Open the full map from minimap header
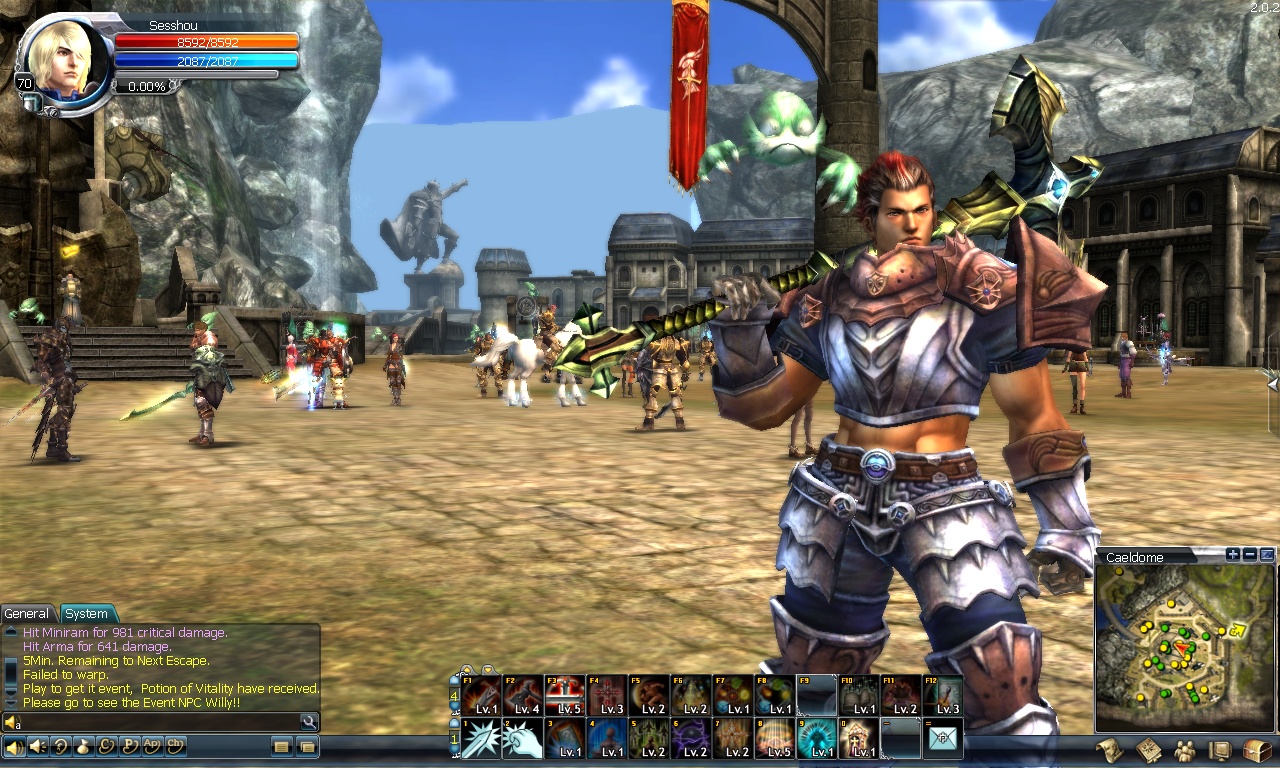The image size is (1280, 768). pos(1267,555)
